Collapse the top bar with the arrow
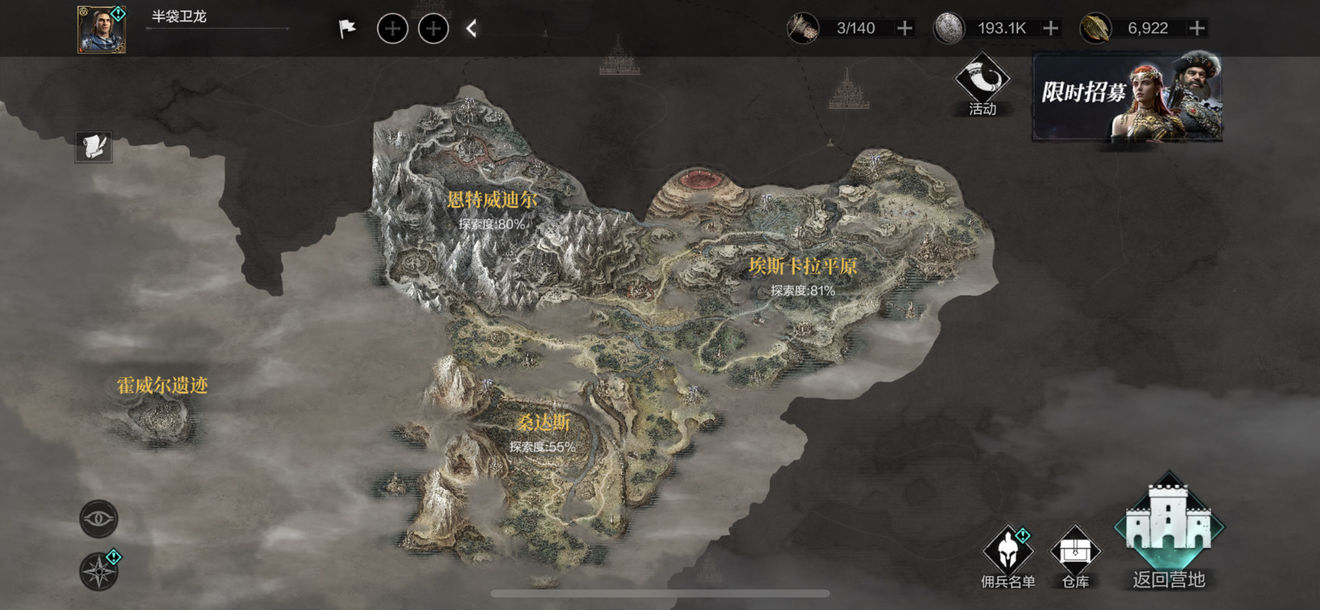Viewport: 1320px width, 610px height. (472, 29)
